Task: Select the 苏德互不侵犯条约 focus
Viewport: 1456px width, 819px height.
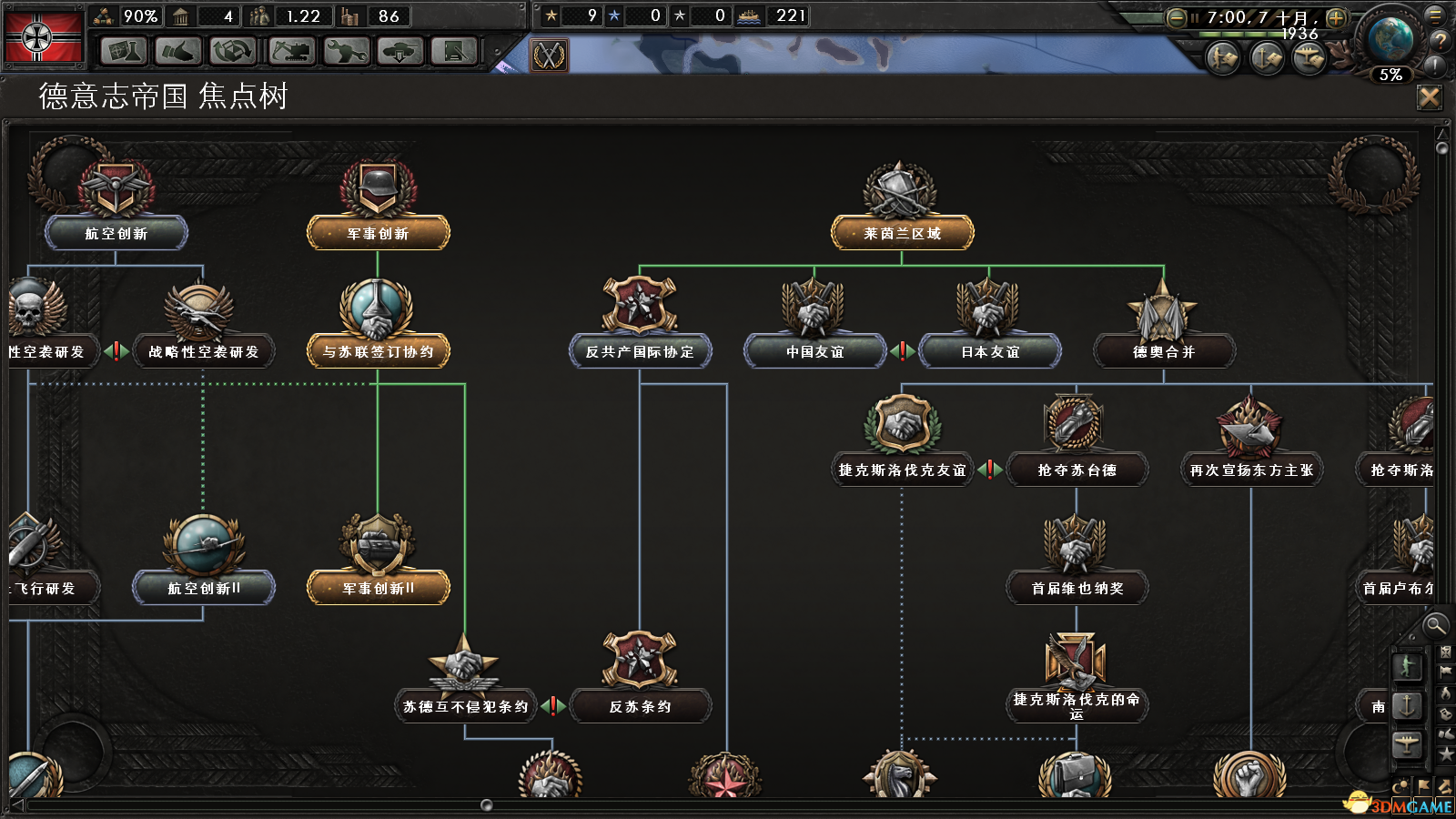Action: 465,706
